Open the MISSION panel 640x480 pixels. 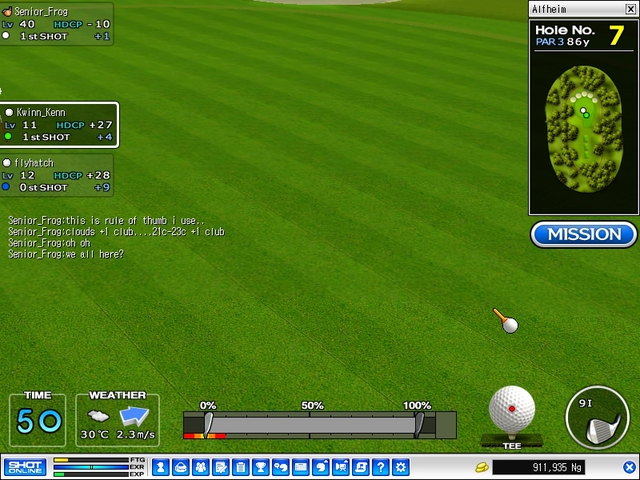pyautogui.click(x=584, y=234)
